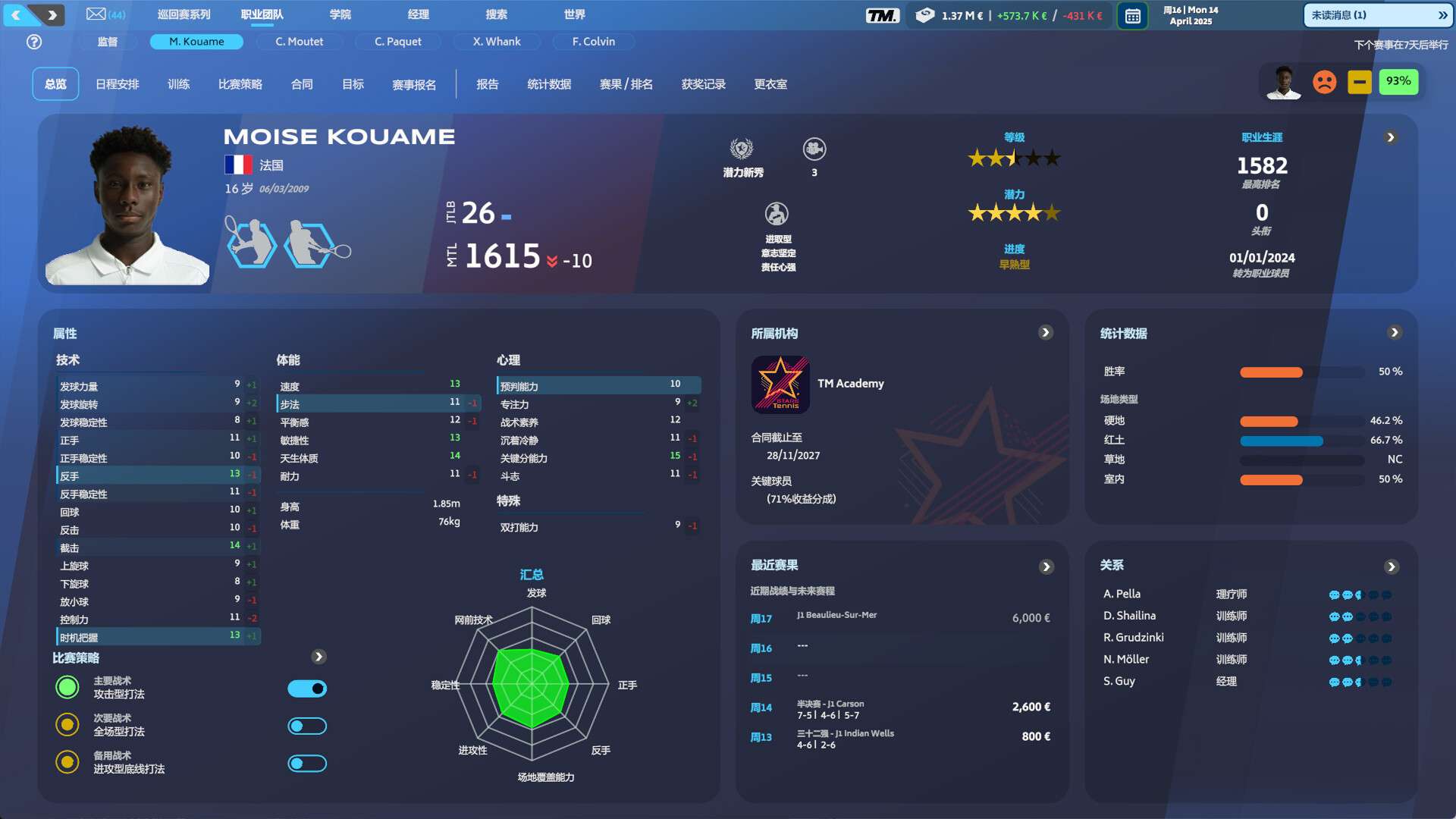This screenshot has width=1456, height=819.
Task: Switch to the 训练 tab
Action: tap(178, 84)
